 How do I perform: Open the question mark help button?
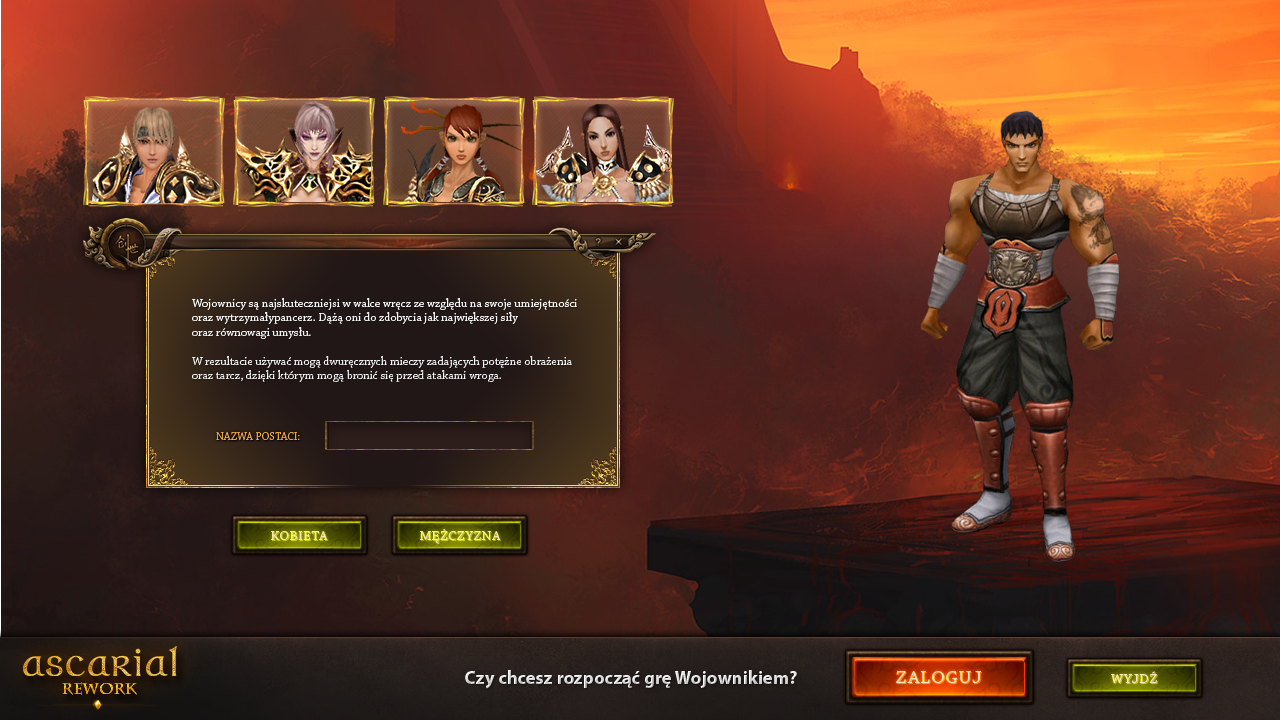599,241
